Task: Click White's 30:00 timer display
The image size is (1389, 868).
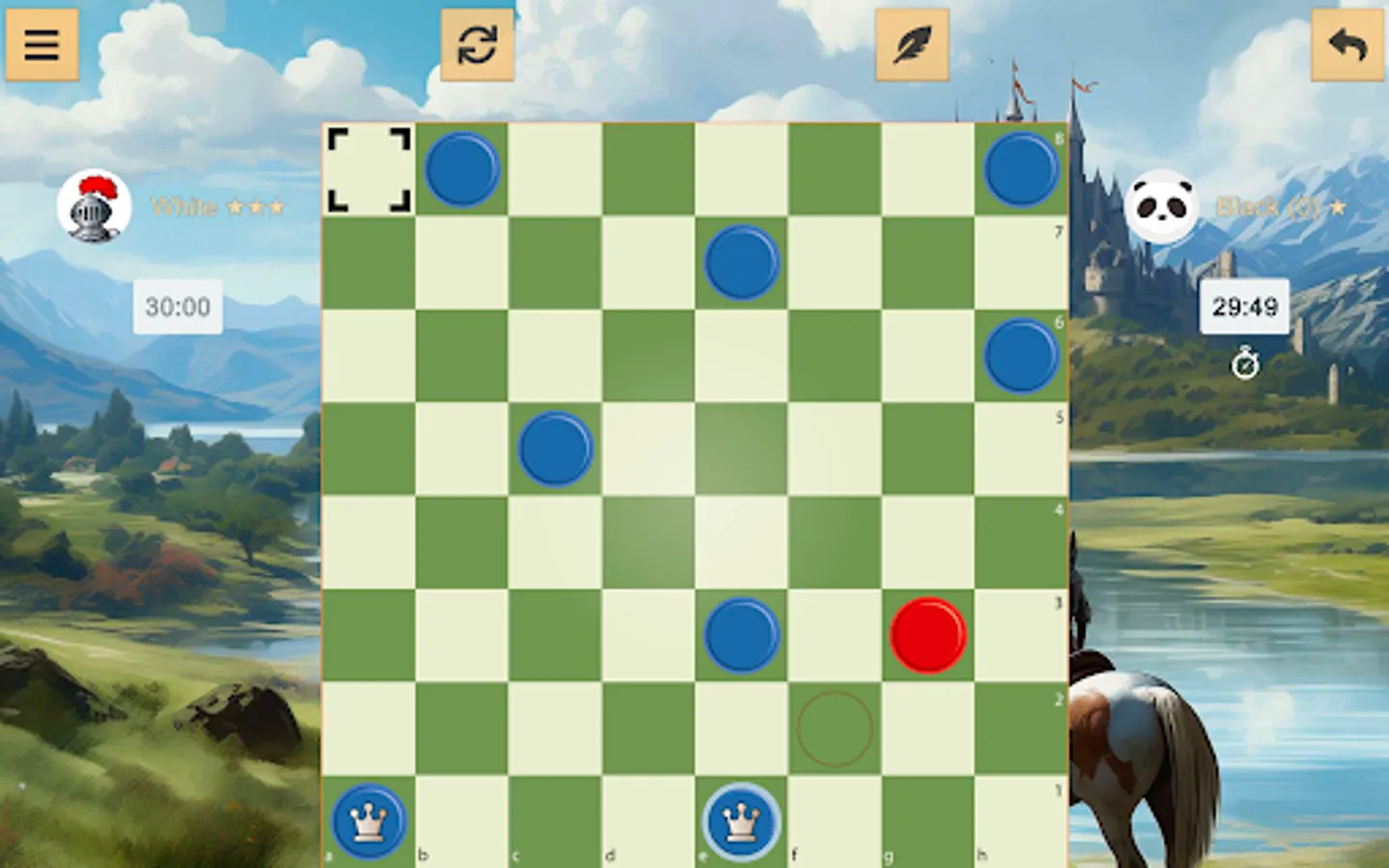Action: (176, 309)
